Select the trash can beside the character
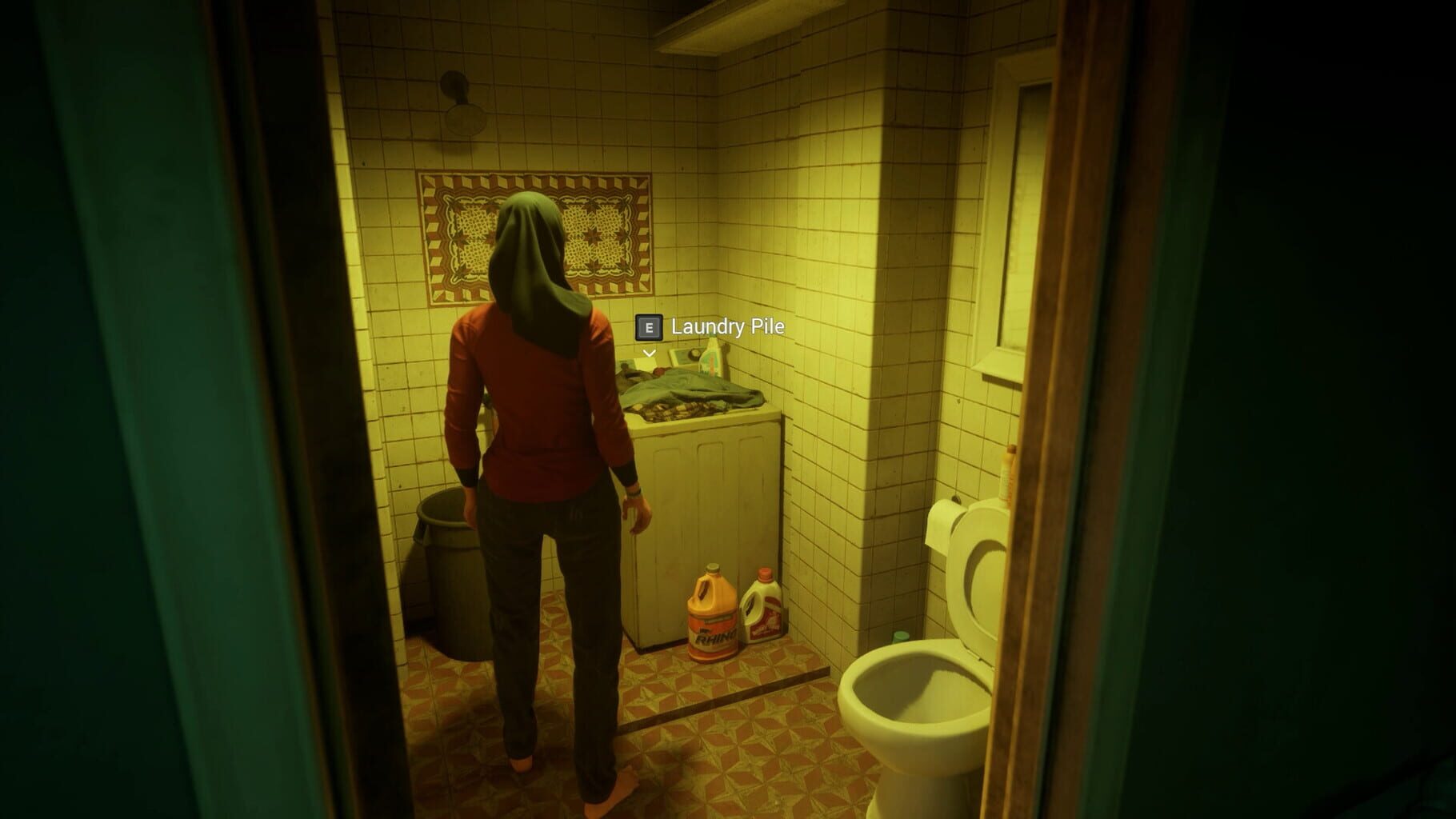Screen dimensions: 1456x819 click(x=446, y=576)
